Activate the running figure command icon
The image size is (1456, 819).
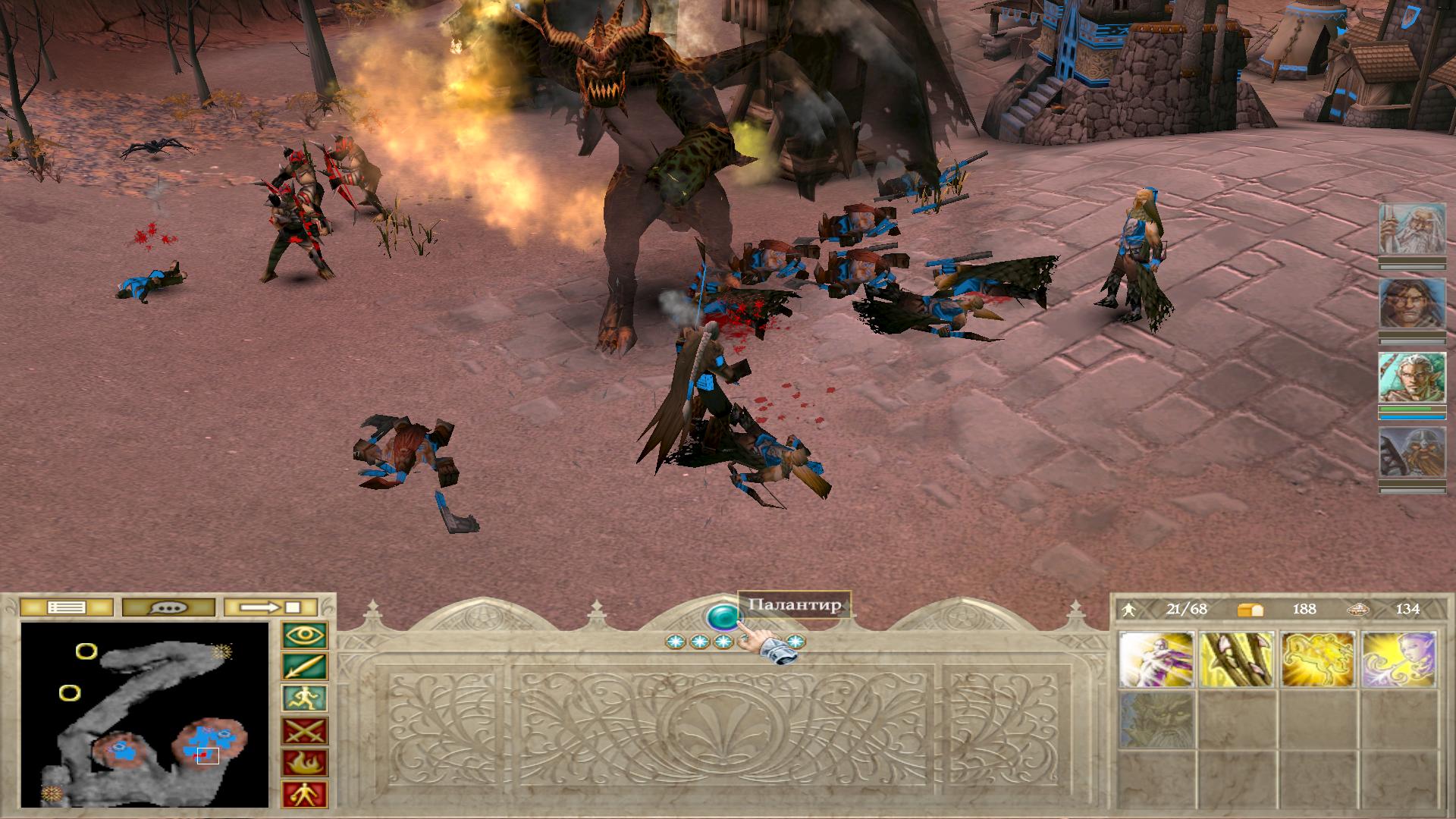305,698
